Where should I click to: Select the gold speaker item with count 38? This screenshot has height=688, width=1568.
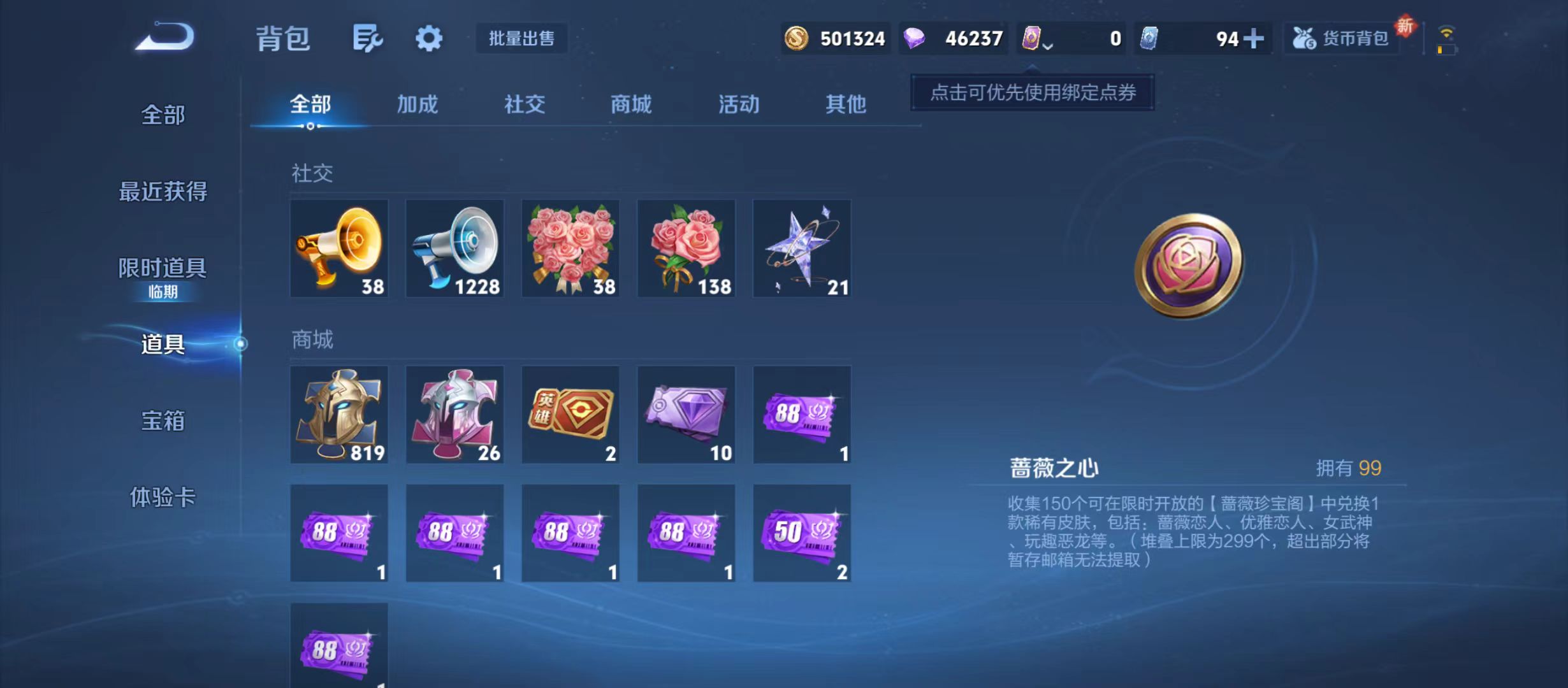point(339,248)
